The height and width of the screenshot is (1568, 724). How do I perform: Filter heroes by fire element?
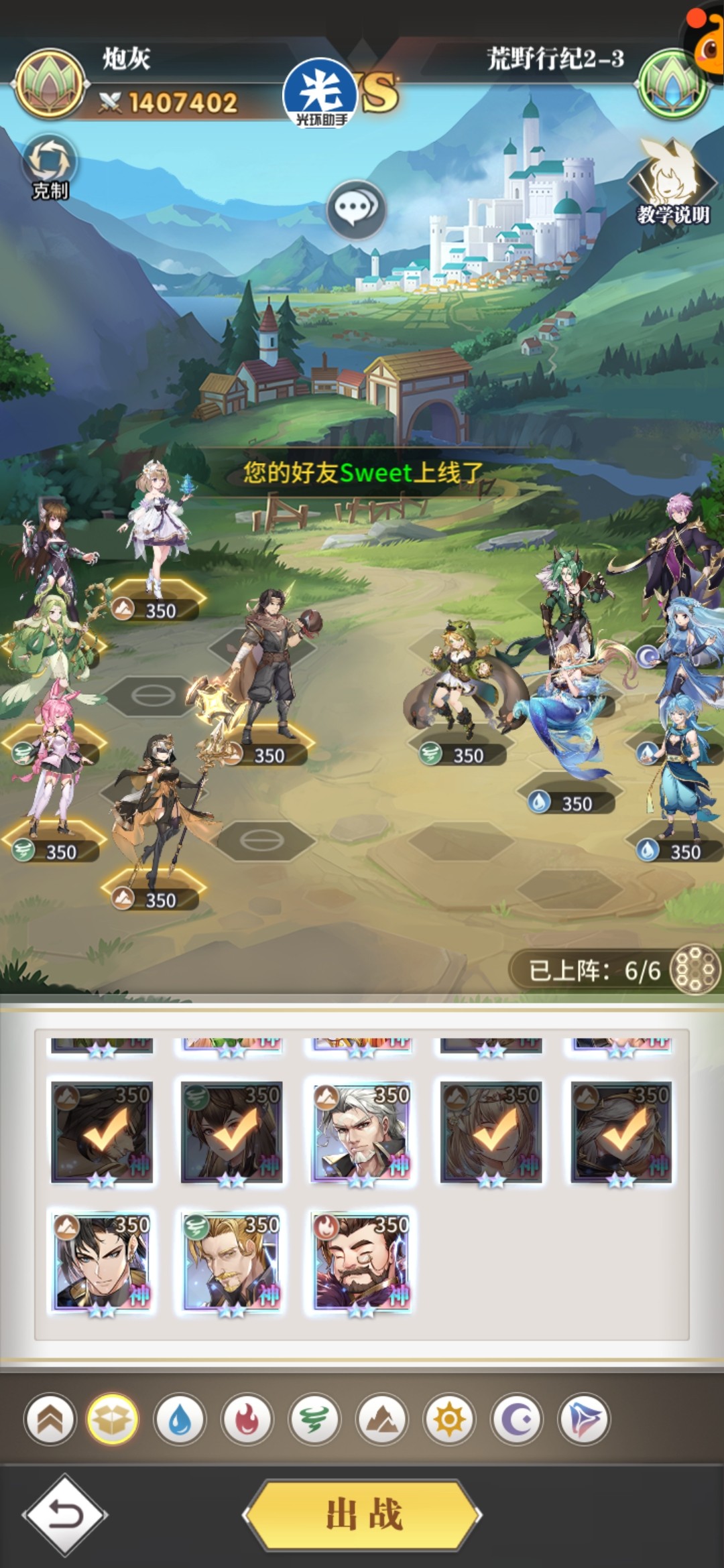click(x=247, y=1419)
